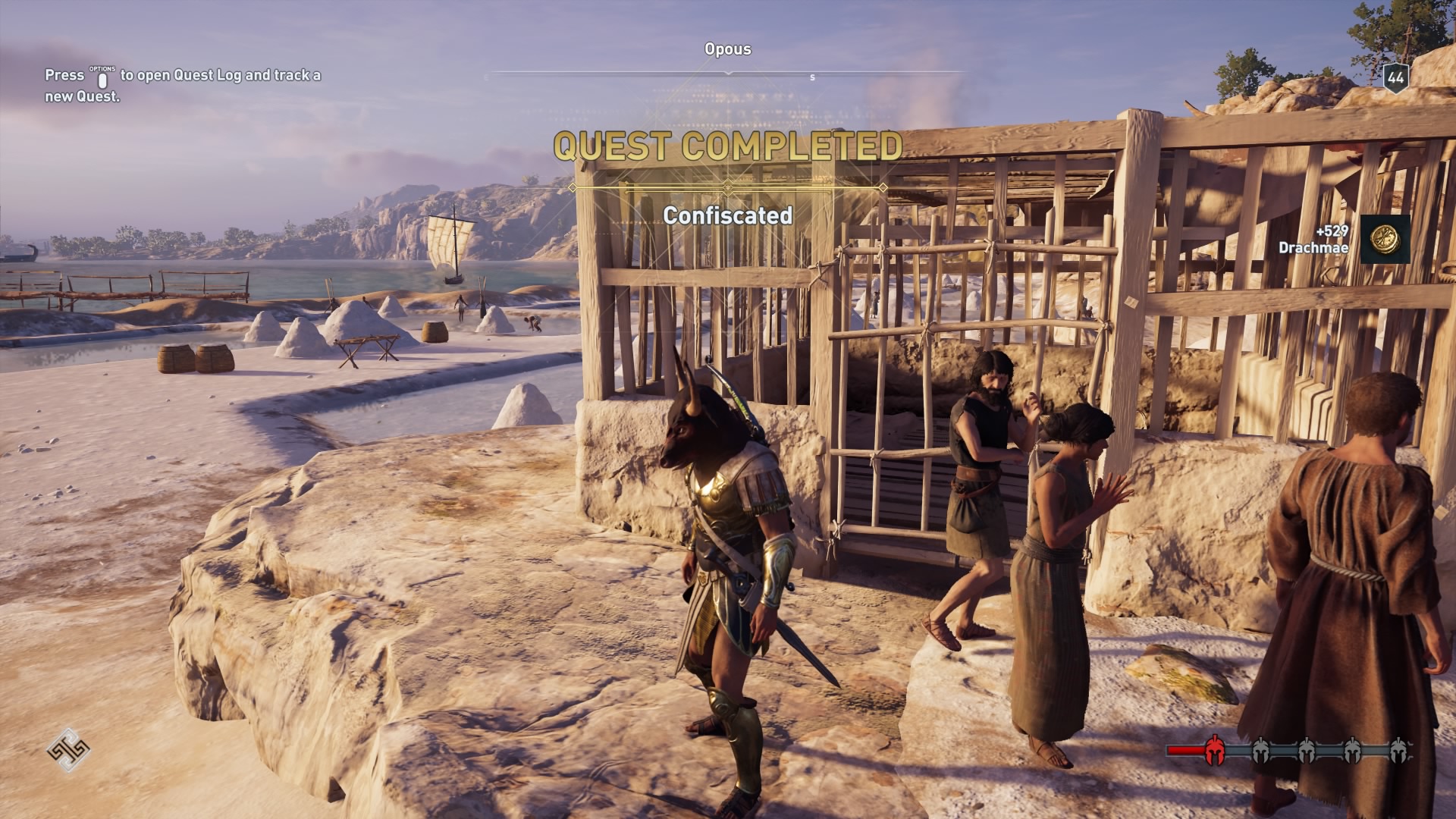Click the Opous location label
Image resolution: width=1456 pixels, height=819 pixels.
coord(726,50)
